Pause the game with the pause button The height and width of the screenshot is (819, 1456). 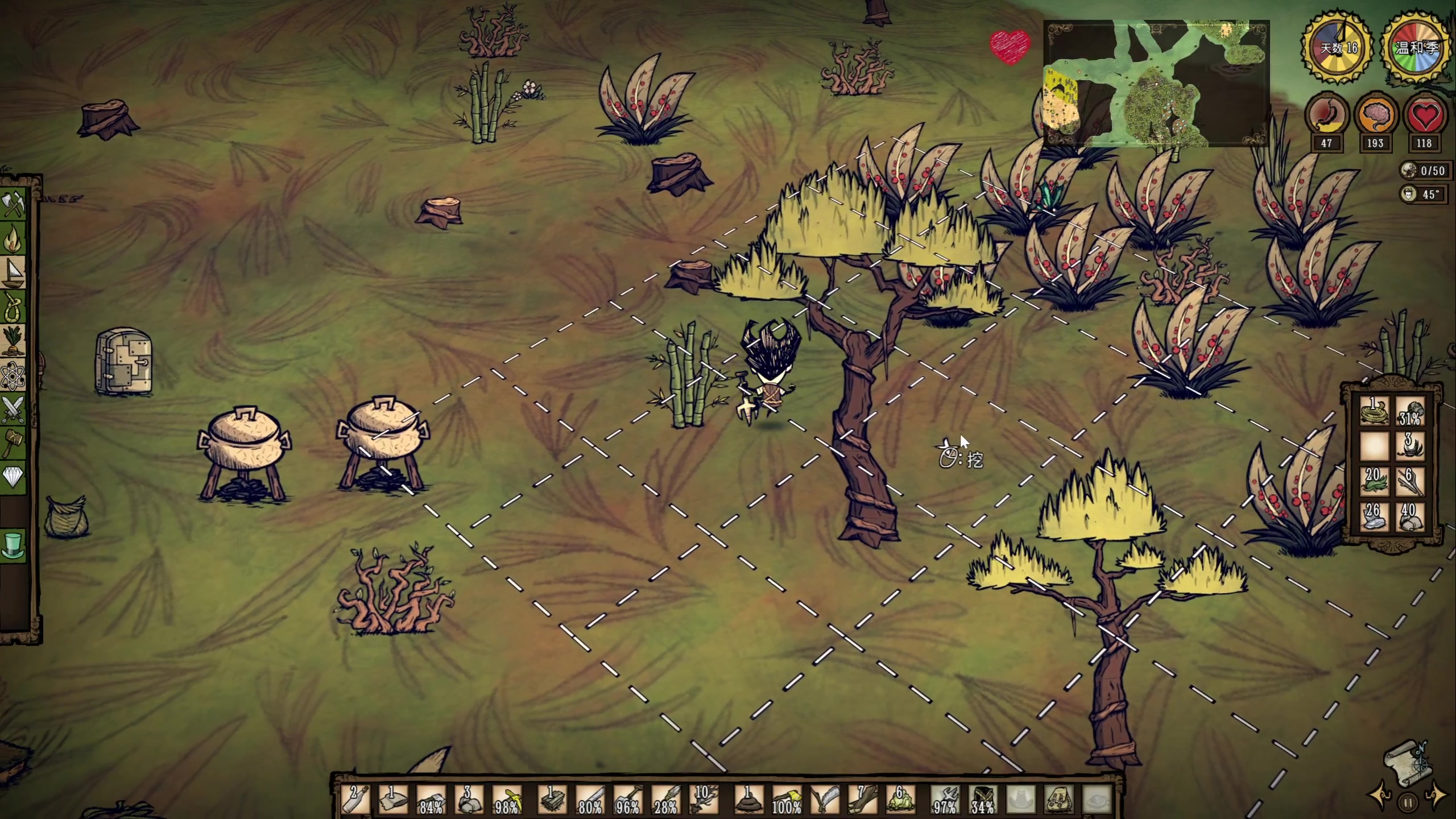(1408, 803)
